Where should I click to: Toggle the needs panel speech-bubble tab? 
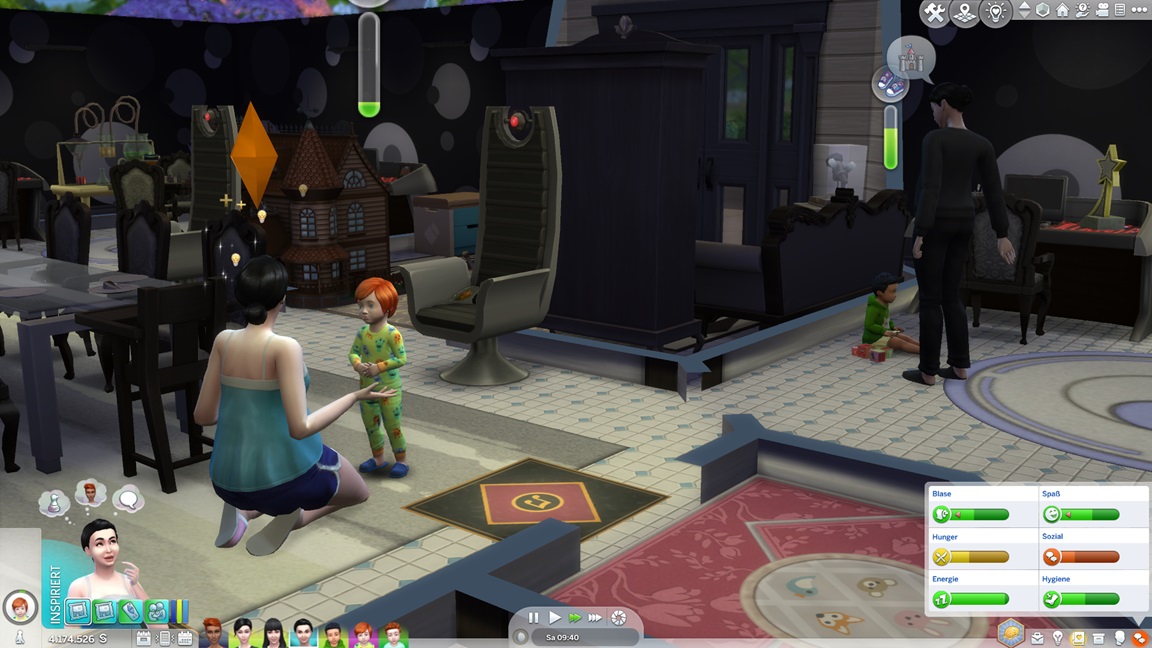point(1139,638)
